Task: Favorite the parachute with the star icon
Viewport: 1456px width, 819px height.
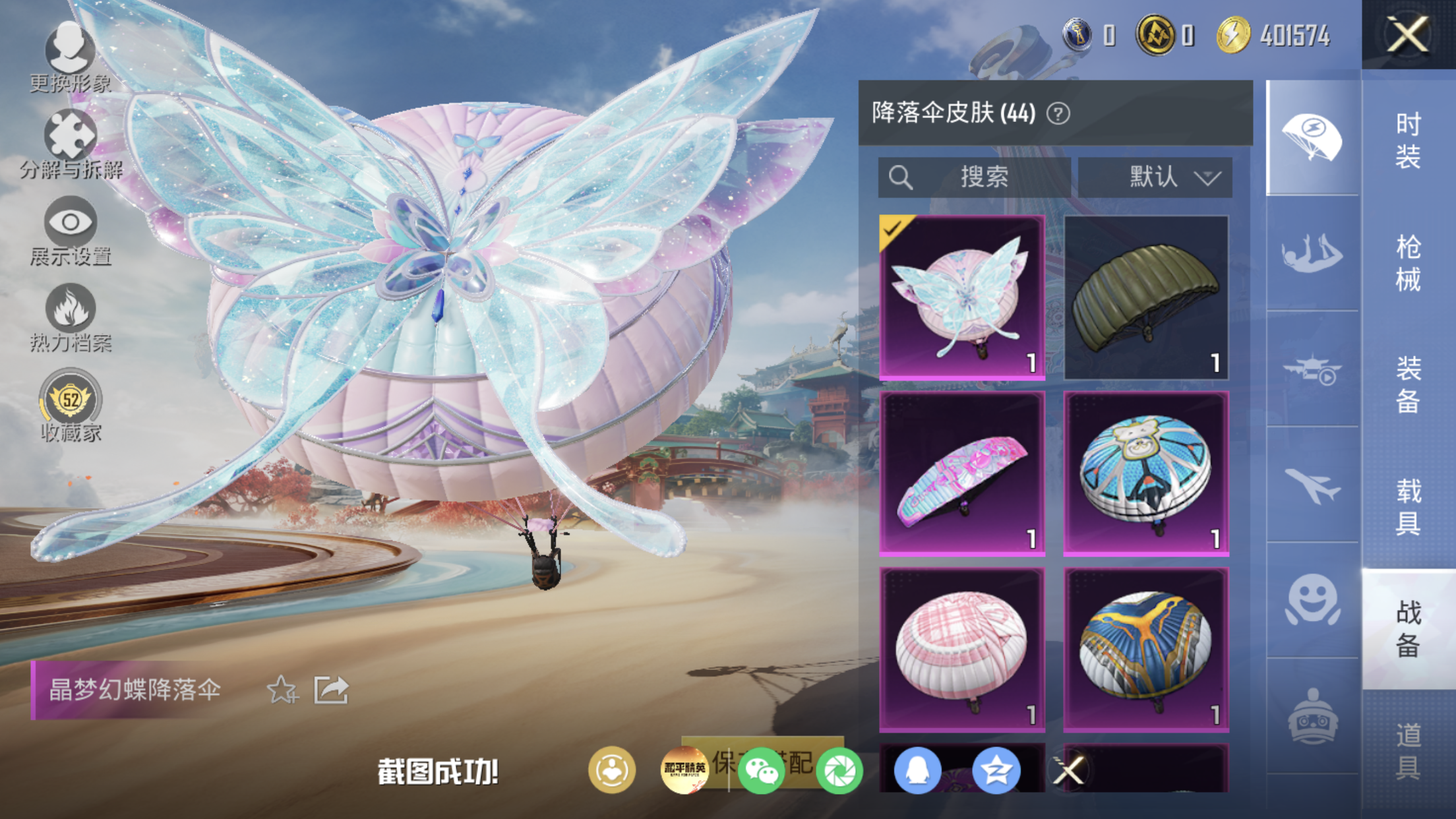Action: point(282,690)
